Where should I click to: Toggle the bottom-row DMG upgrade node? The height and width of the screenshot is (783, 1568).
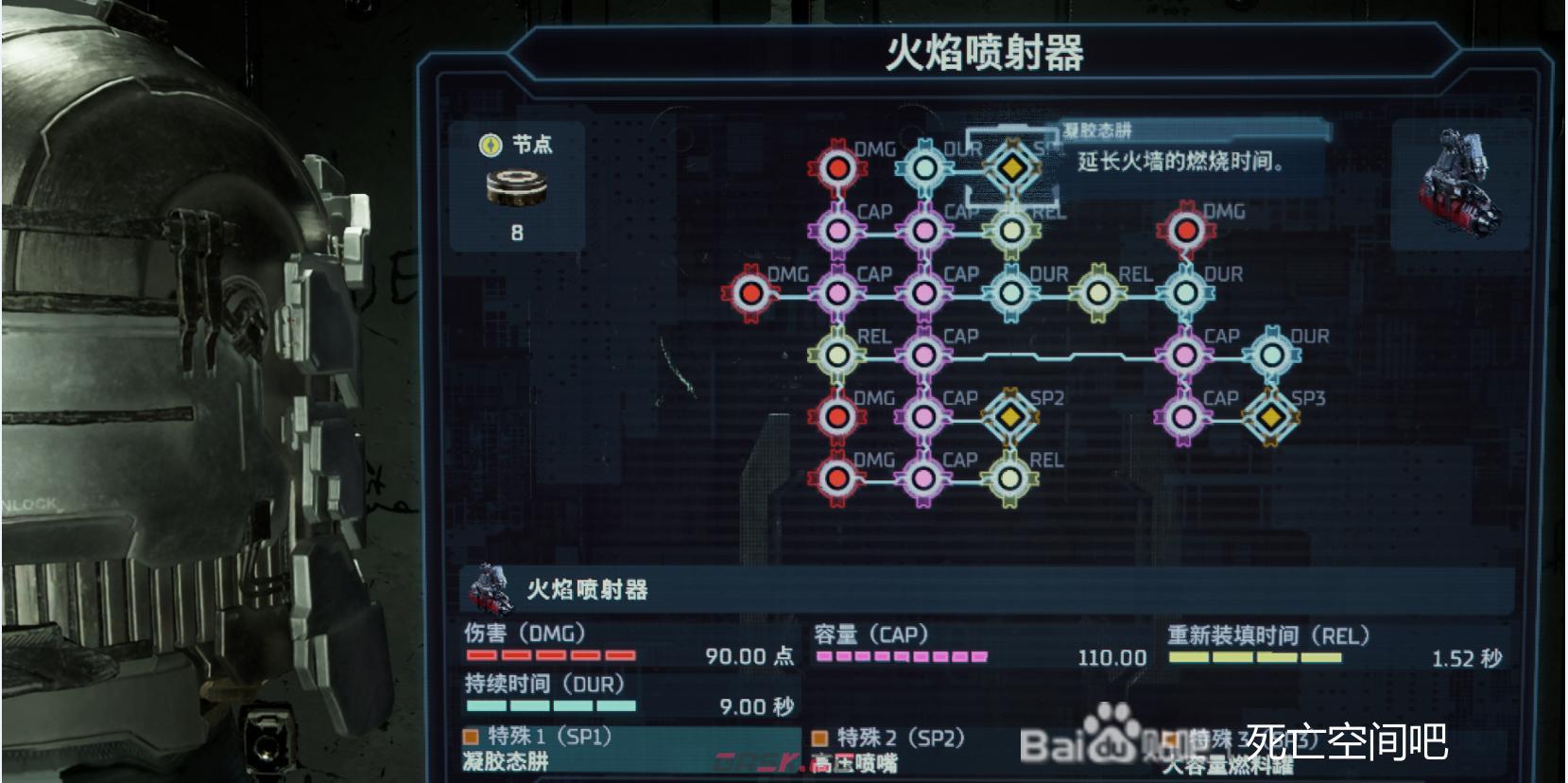[x=836, y=478]
